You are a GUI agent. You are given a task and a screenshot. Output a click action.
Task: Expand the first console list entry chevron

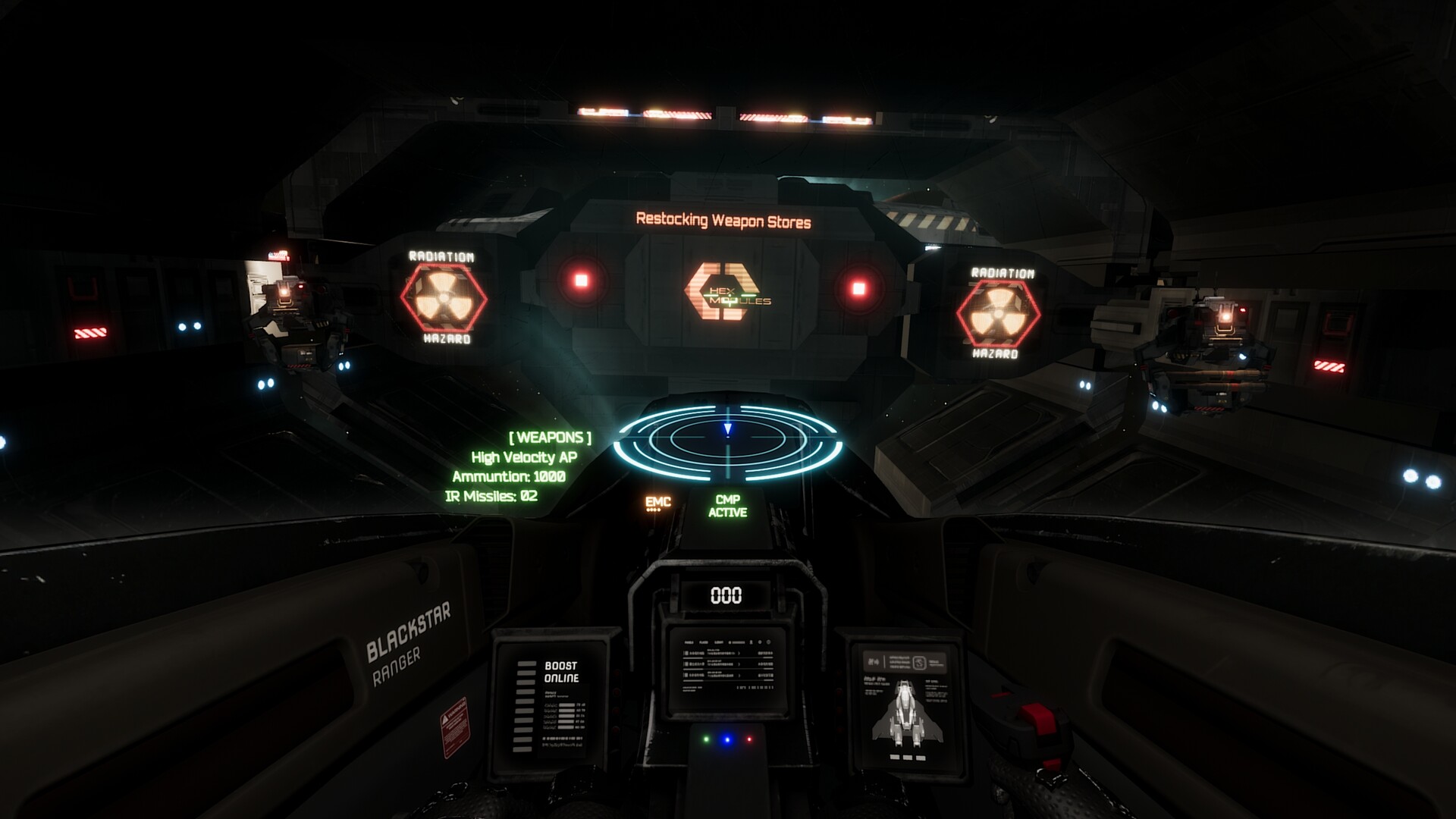[739, 653]
